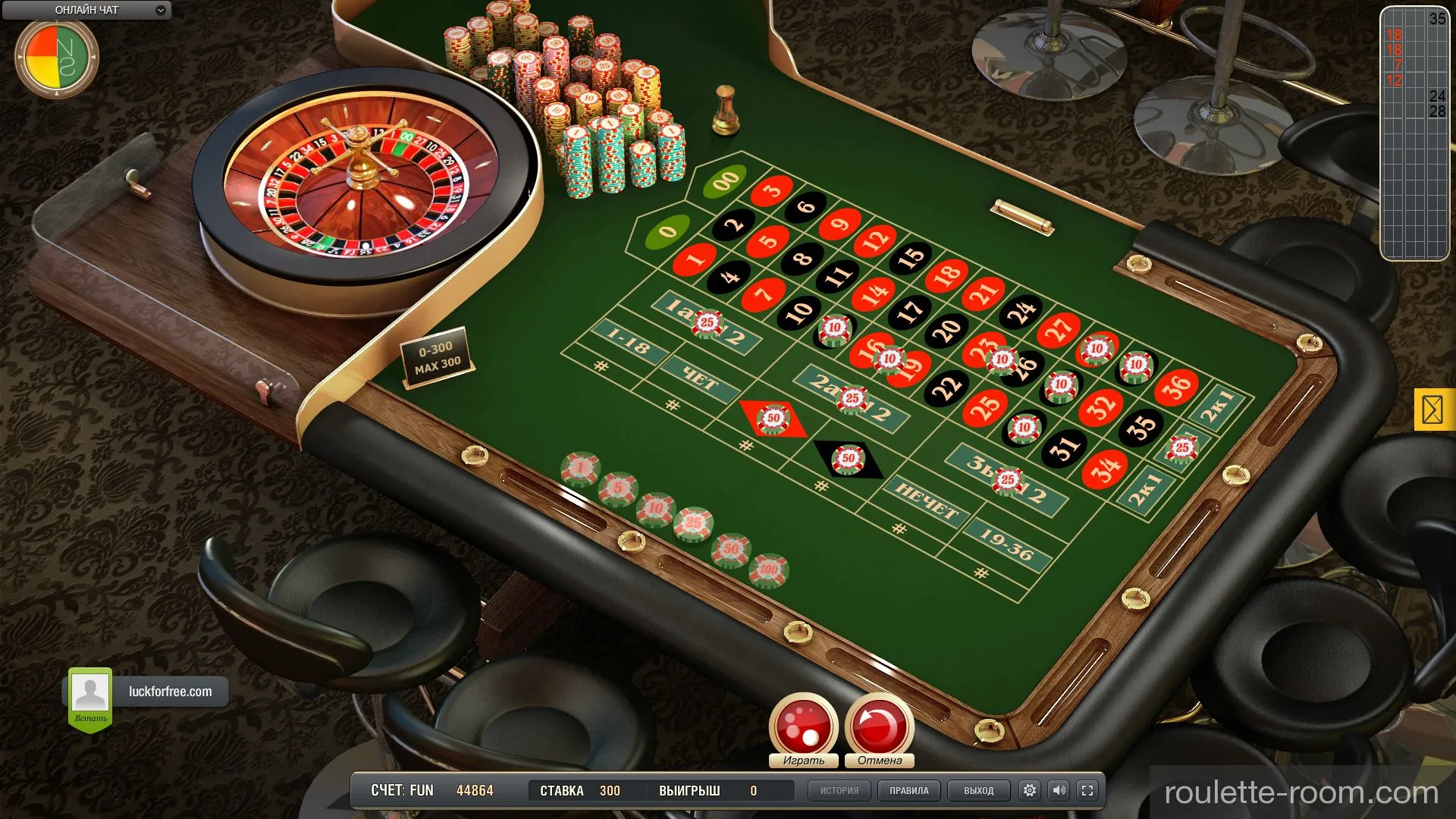The image size is (1456, 819).
Task: Show the Правила rules
Action: (908, 790)
